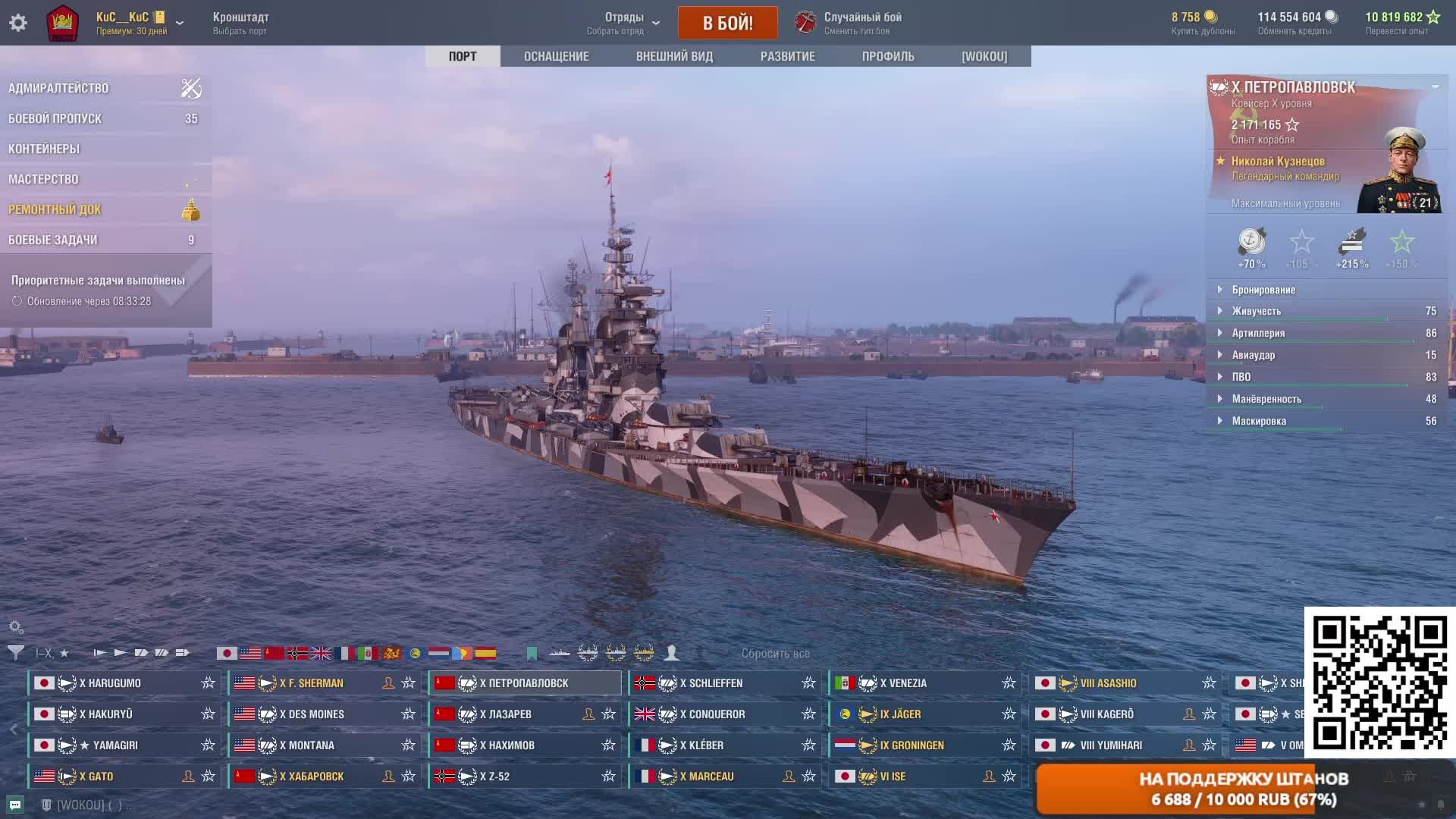The image size is (1456, 819).
Task: Start battle with the В БОЙ! button
Action: coord(727,23)
